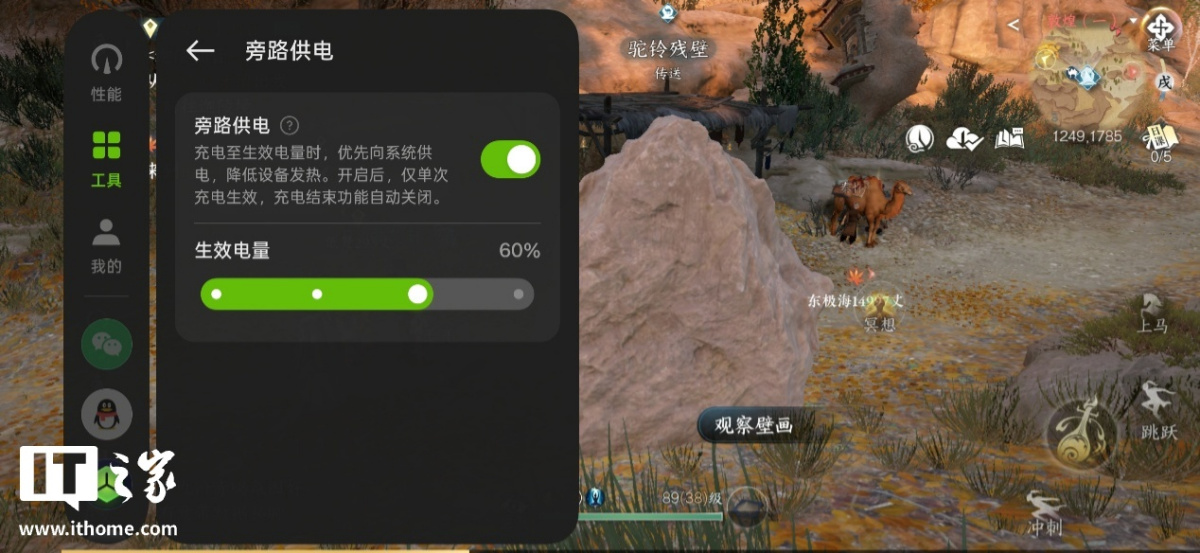Open the open-book guide icon
1200x553 pixels.
1010,139
